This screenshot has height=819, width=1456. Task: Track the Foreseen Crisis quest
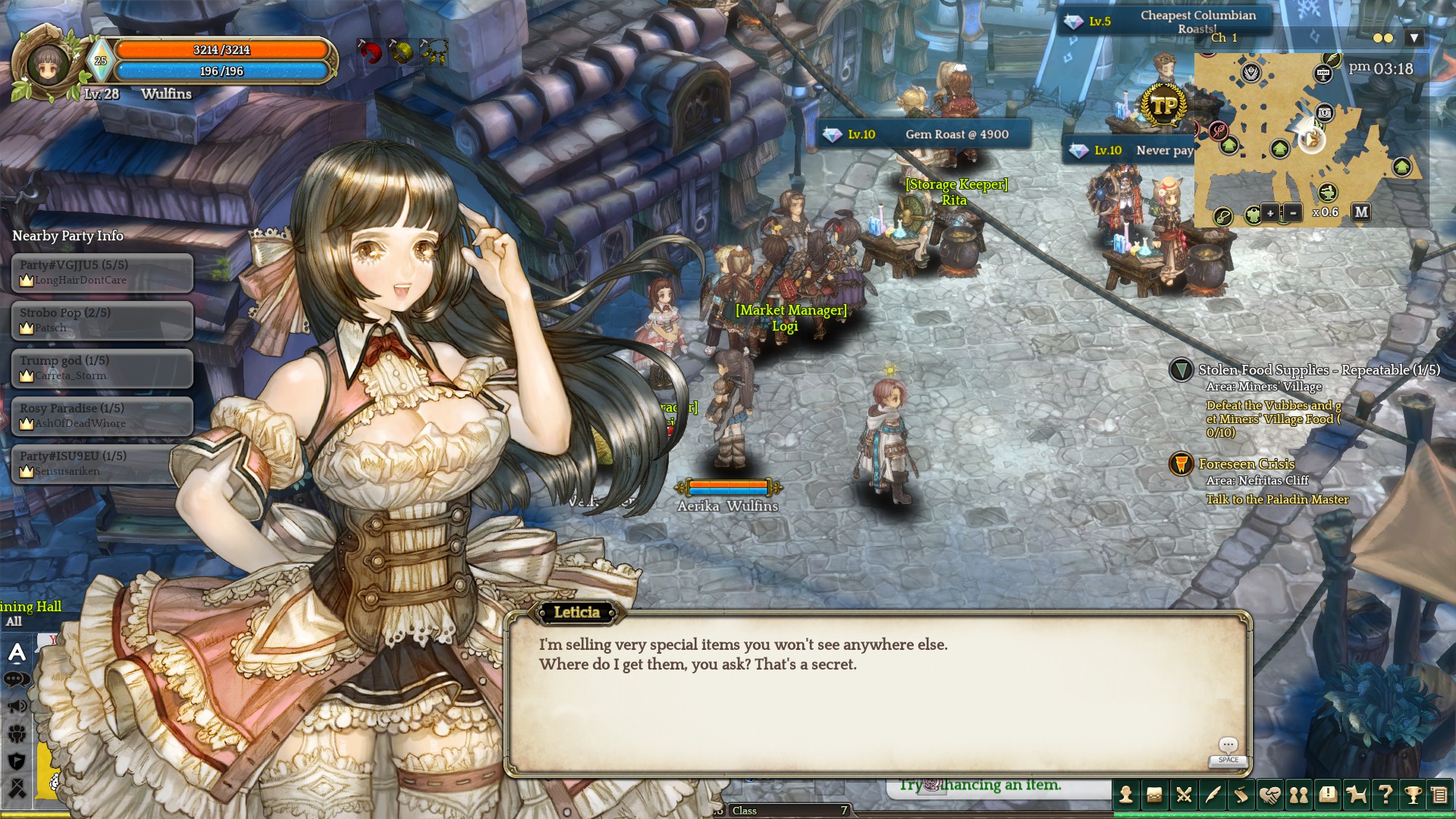coord(1246,464)
